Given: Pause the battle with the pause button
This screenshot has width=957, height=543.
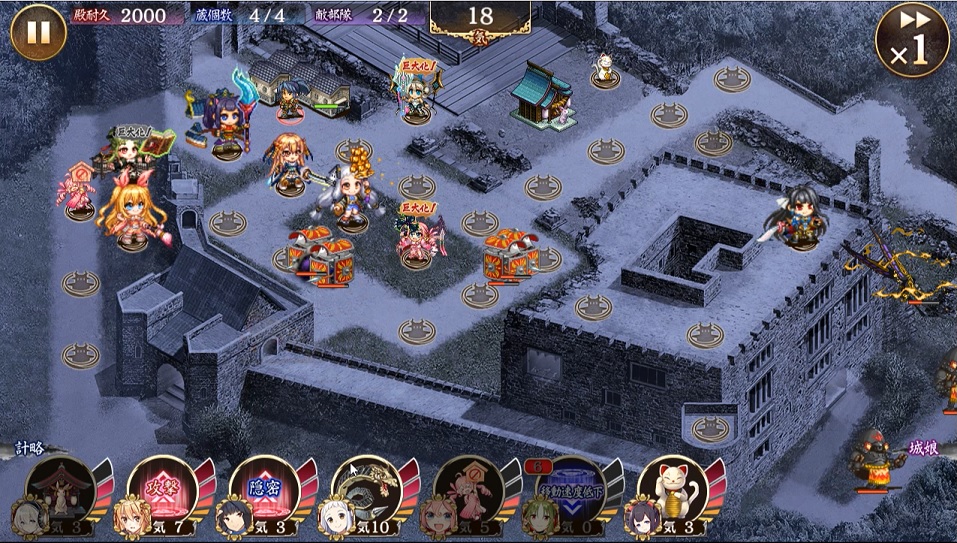Looking at the screenshot, I should [38, 32].
